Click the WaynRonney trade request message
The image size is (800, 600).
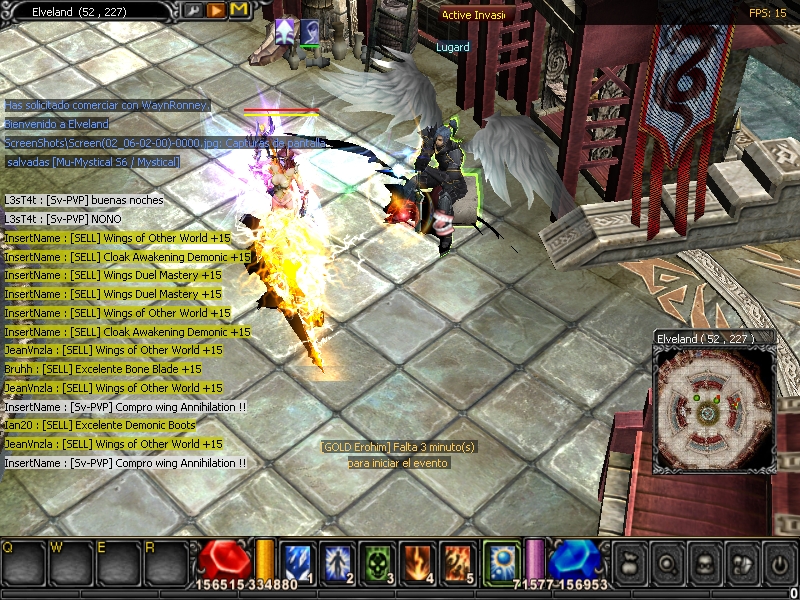point(107,105)
